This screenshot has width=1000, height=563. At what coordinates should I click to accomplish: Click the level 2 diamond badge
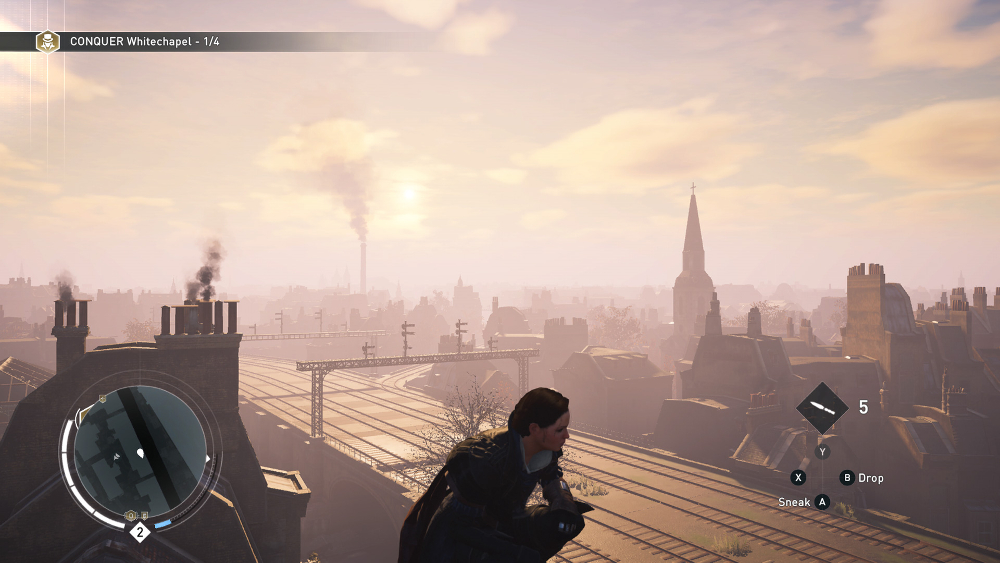coord(140,532)
